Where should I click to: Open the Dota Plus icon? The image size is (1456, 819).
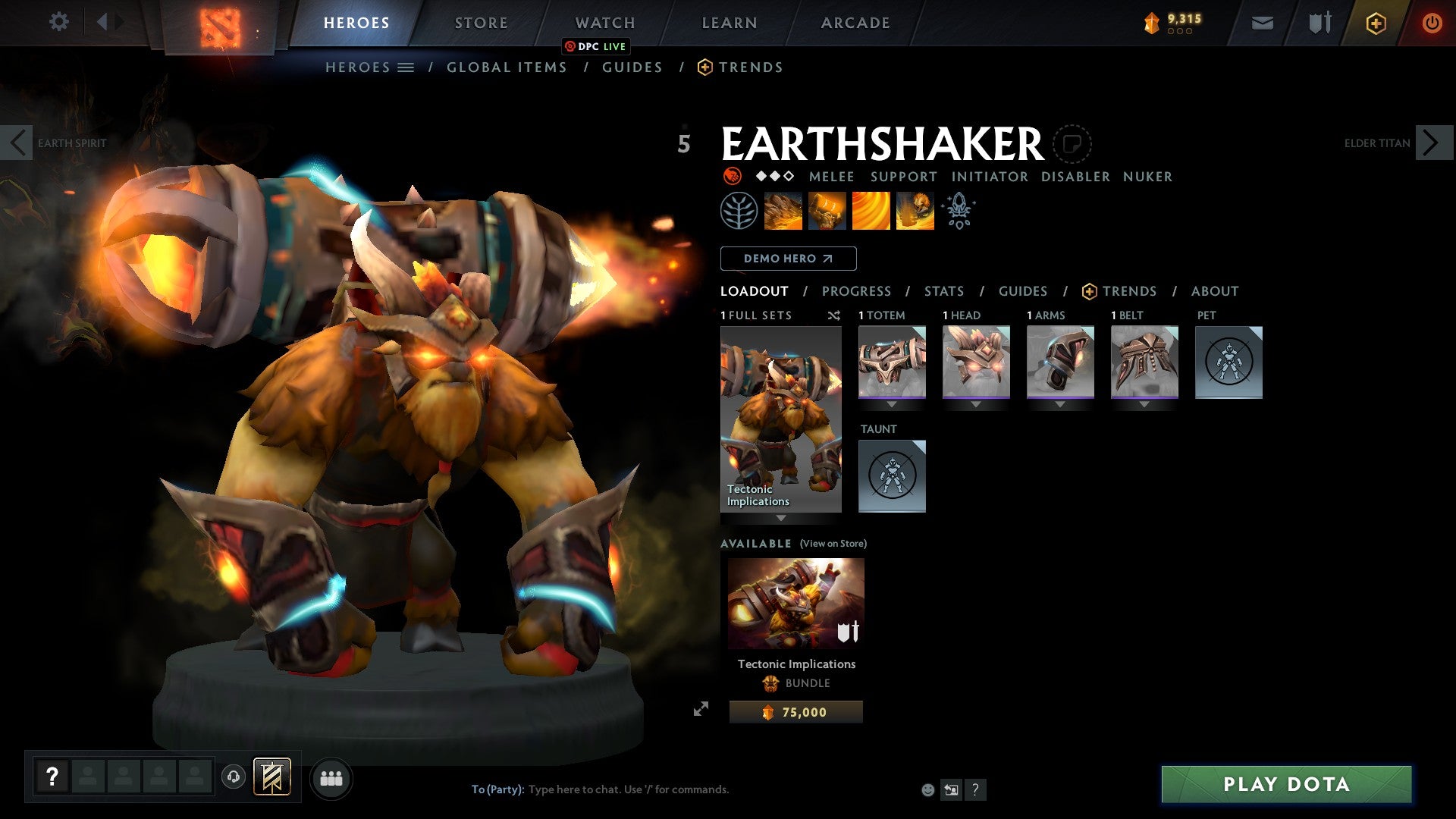(1375, 23)
